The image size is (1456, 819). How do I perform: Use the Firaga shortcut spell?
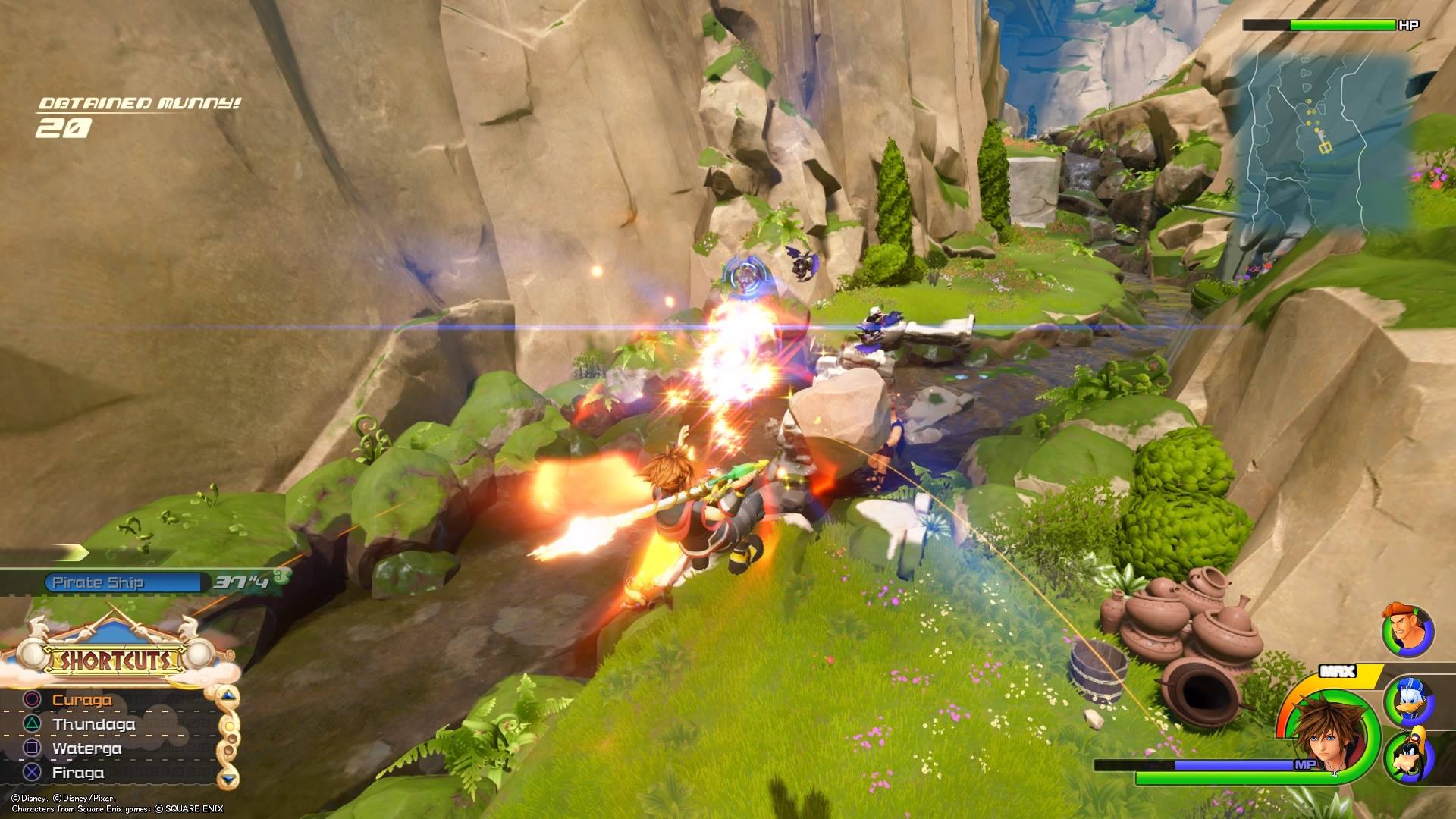(x=78, y=773)
